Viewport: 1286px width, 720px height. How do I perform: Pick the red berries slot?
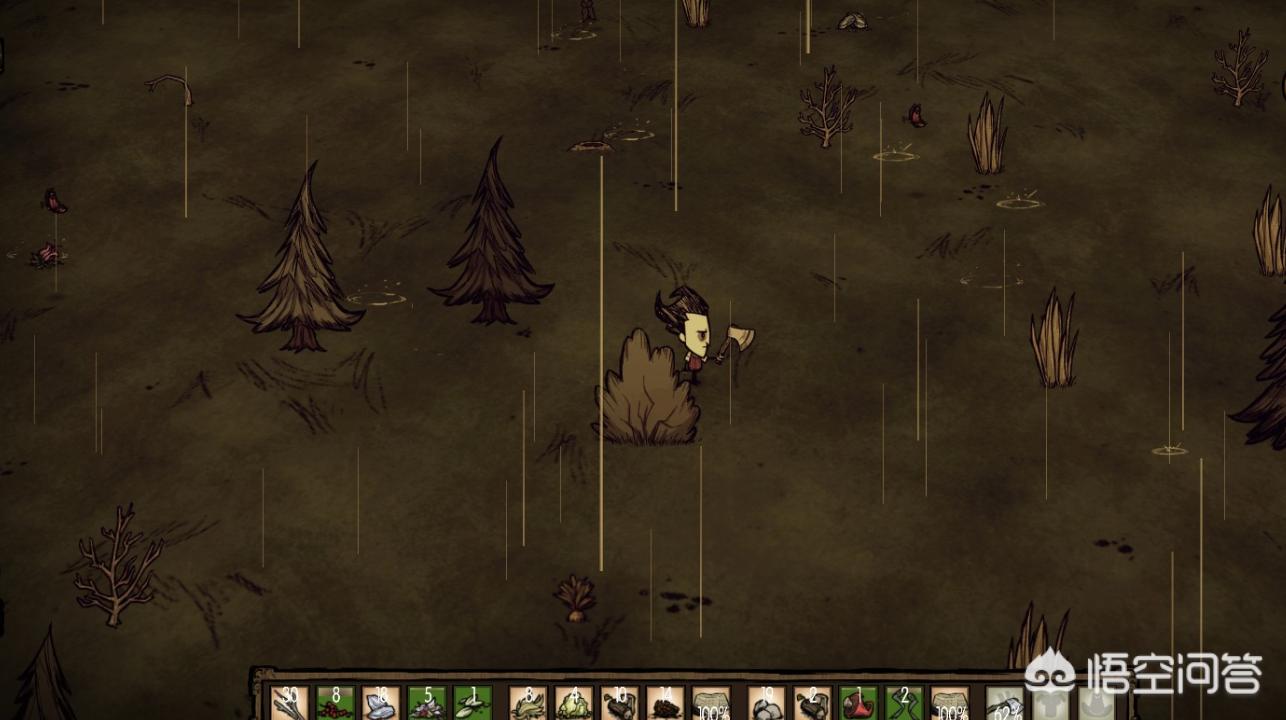335,703
